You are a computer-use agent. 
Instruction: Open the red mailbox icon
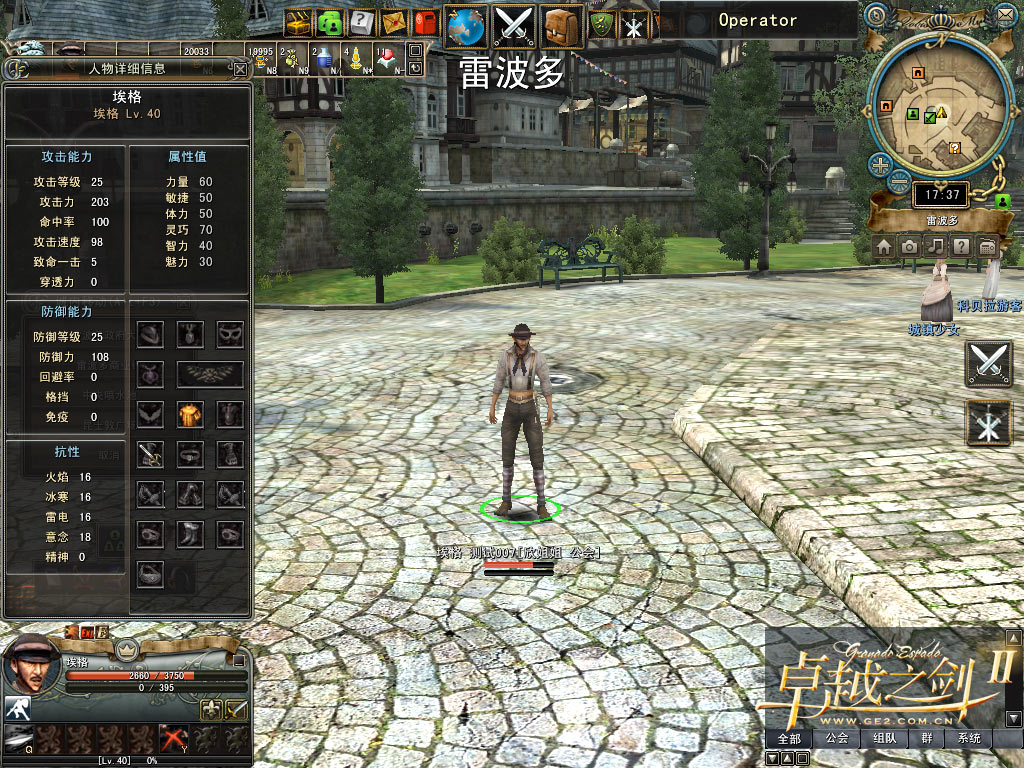click(425, 23)
